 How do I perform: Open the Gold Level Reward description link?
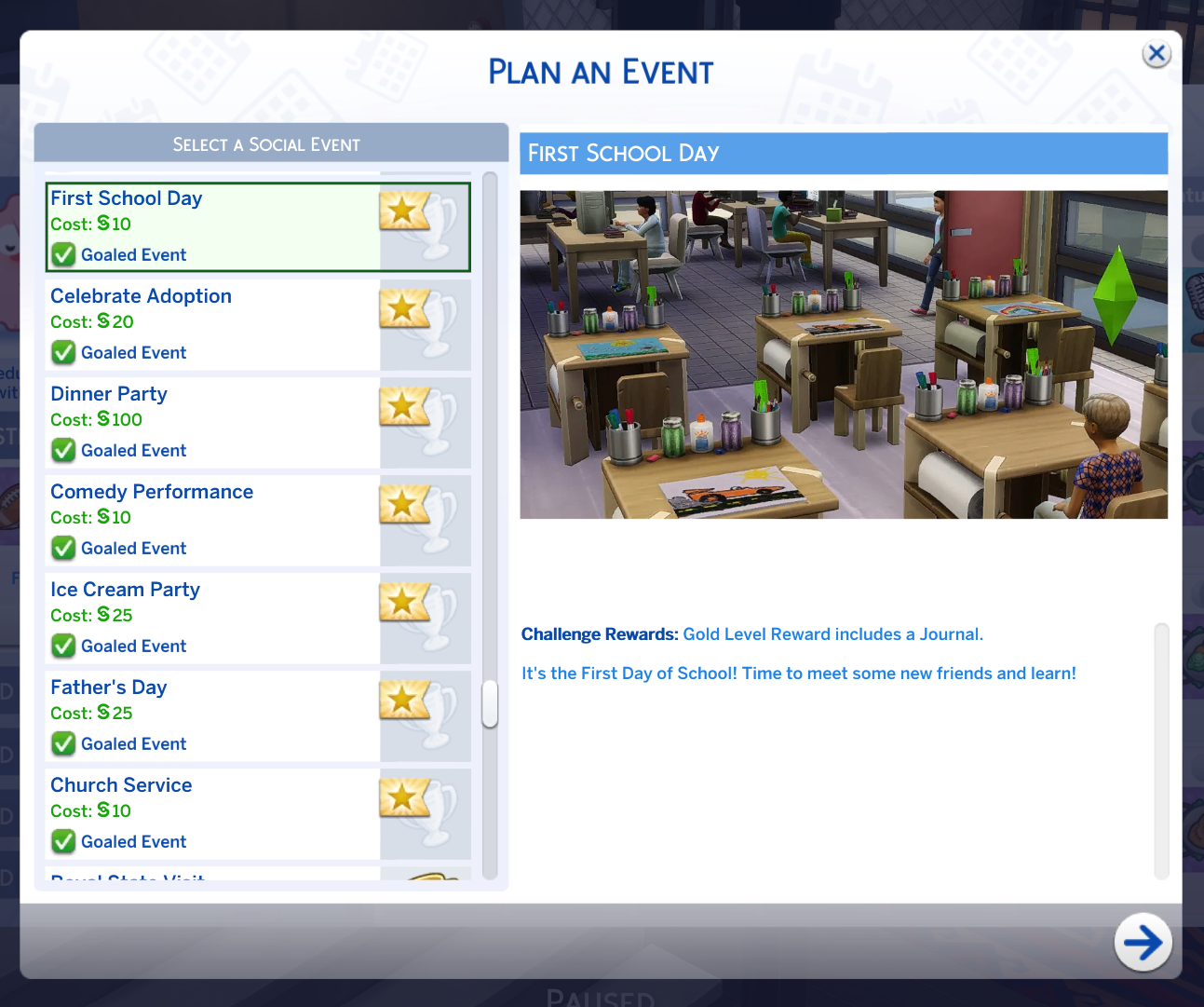click(832, 633)
